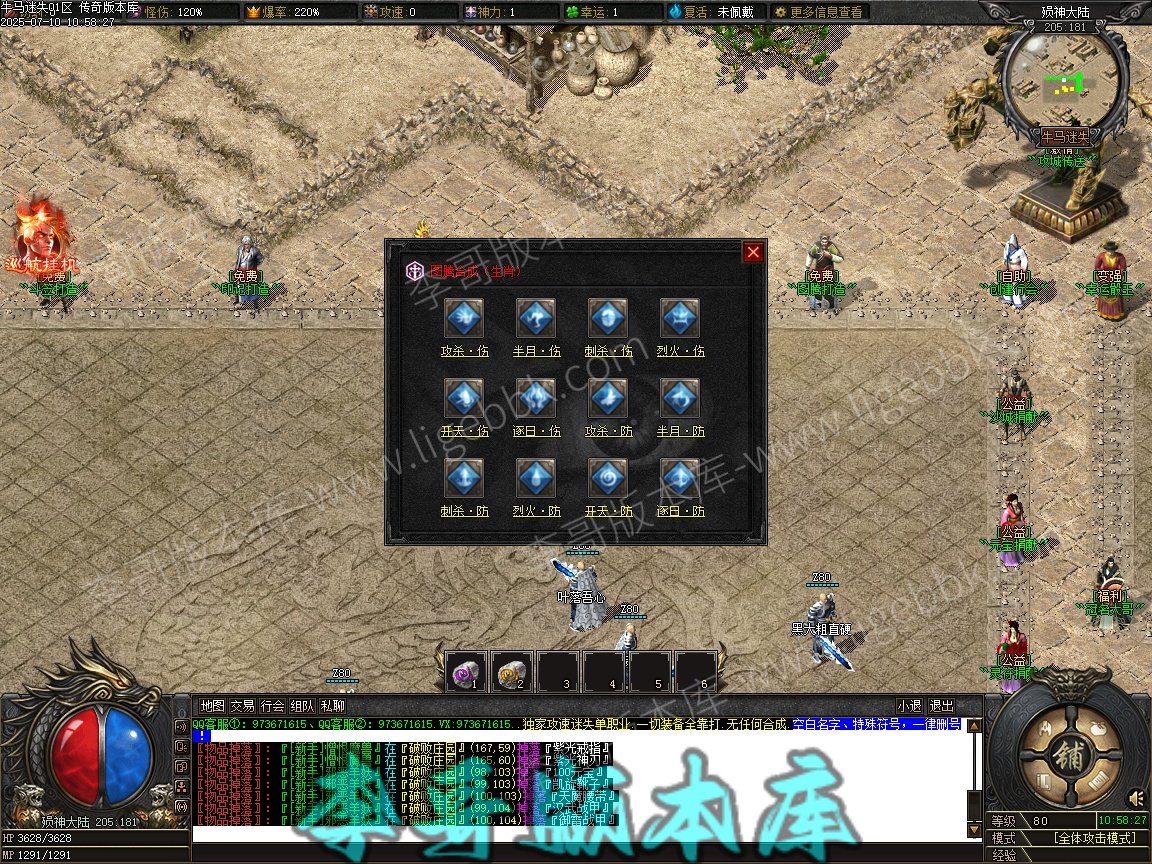Pick the 烈火·防 totem
Viewport: 1152px width, 864px height.
[536, 479]
